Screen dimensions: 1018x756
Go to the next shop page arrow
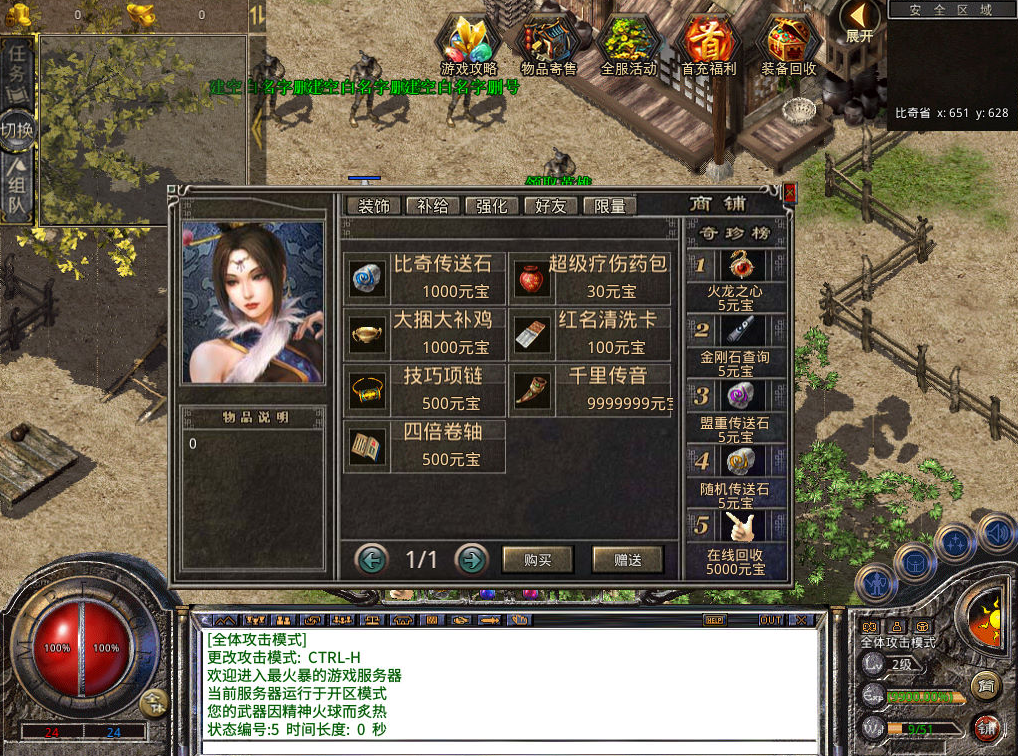(x=471, y=559)
